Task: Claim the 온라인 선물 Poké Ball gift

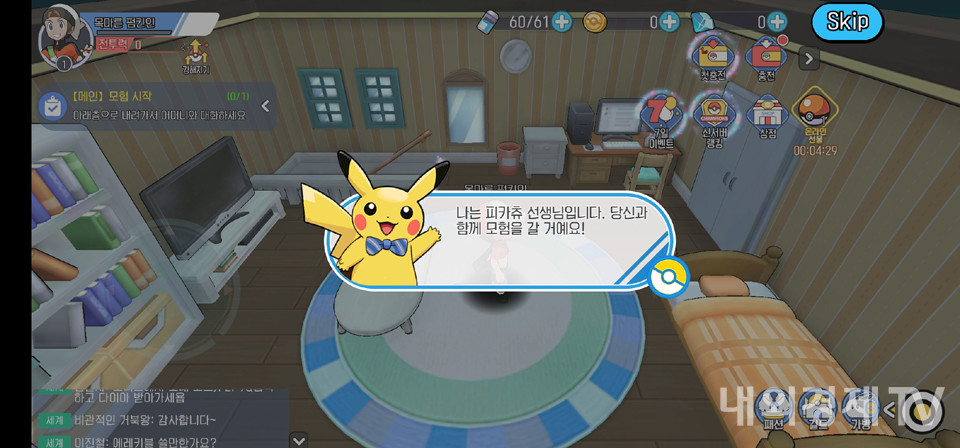Action: point(816,117)
